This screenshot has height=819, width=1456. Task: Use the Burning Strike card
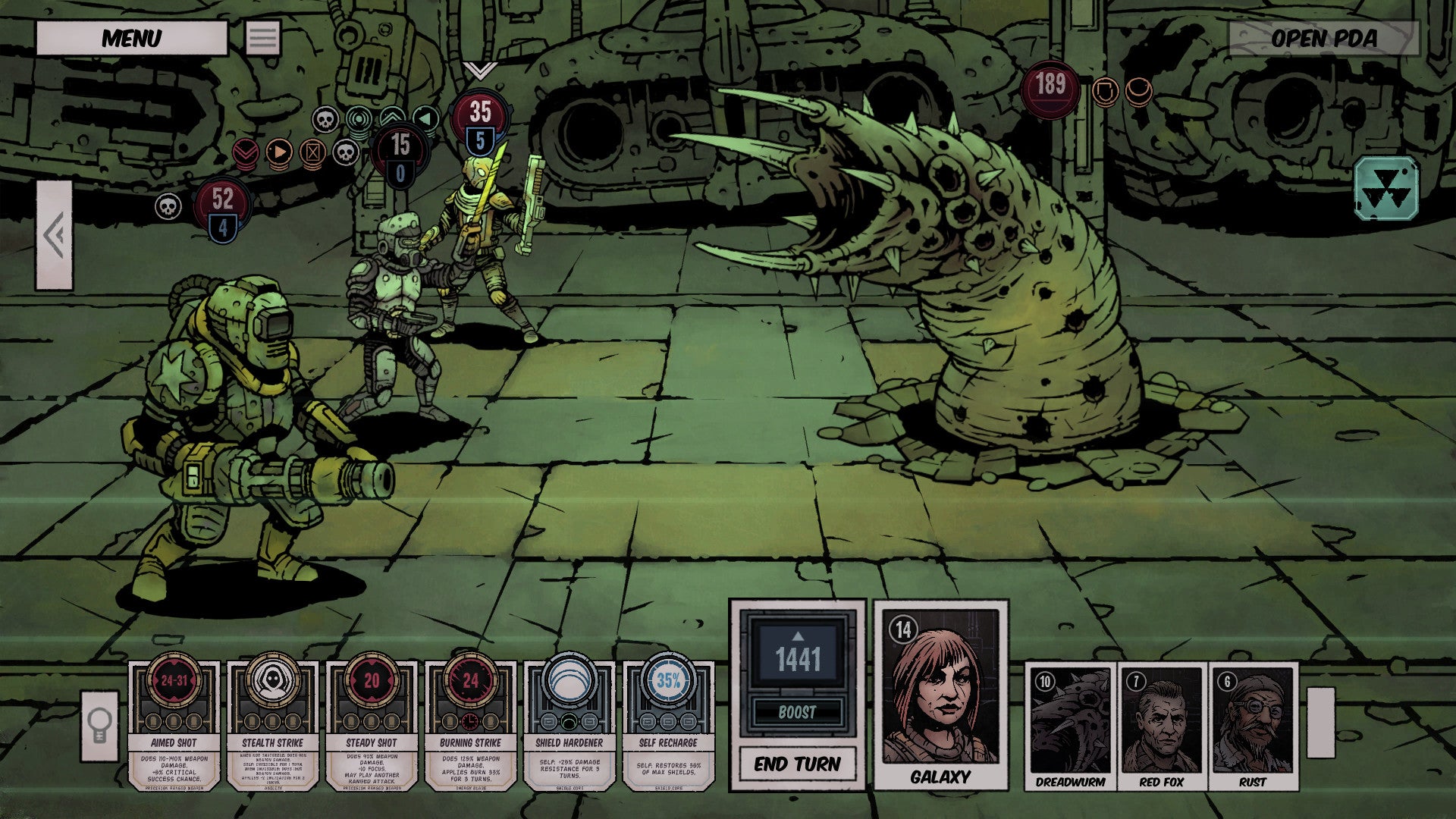pyautogui.click(x=470, y=724)
